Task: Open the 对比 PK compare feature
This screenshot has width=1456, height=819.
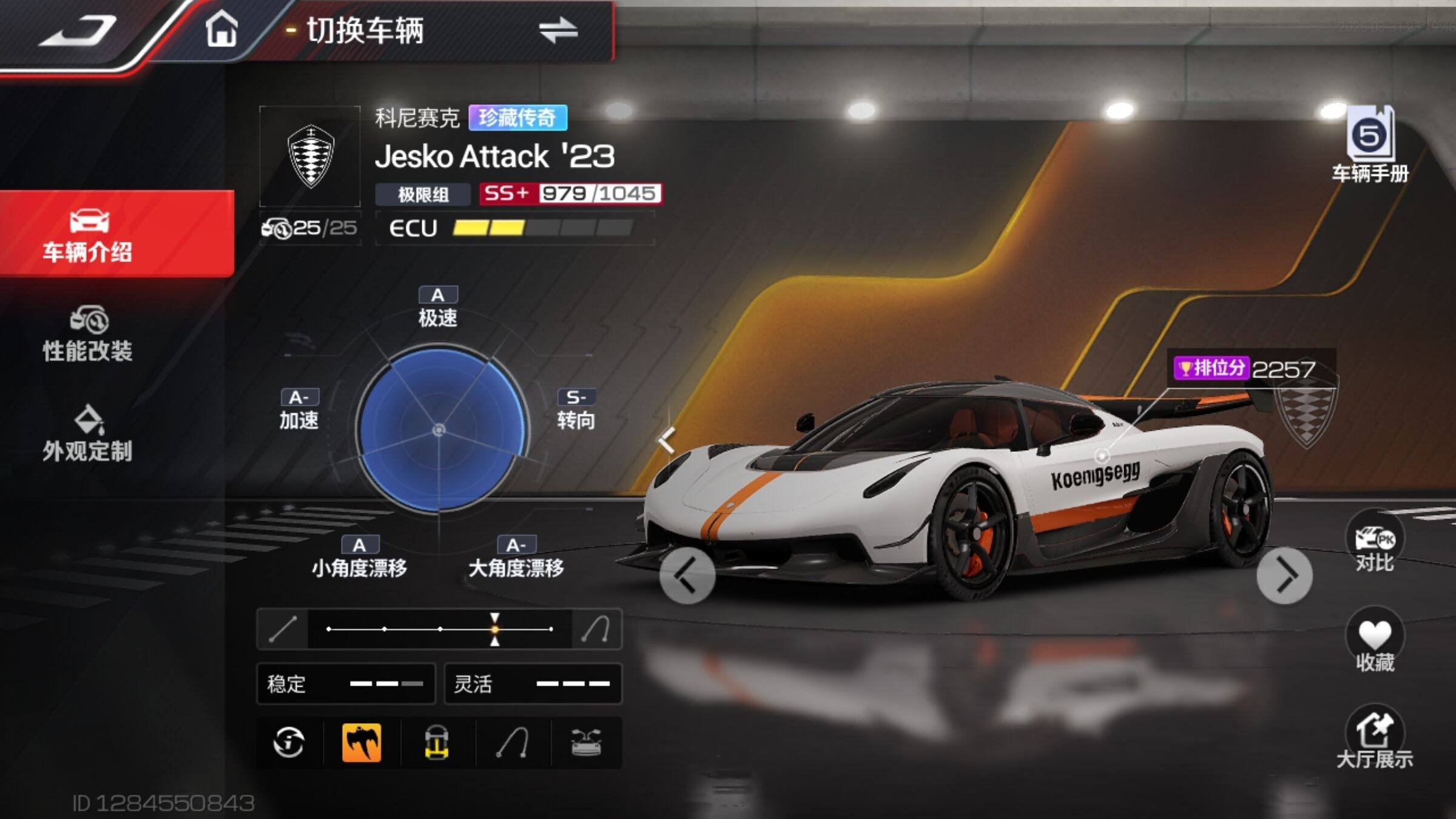Action: click(x=1374, y=545)
